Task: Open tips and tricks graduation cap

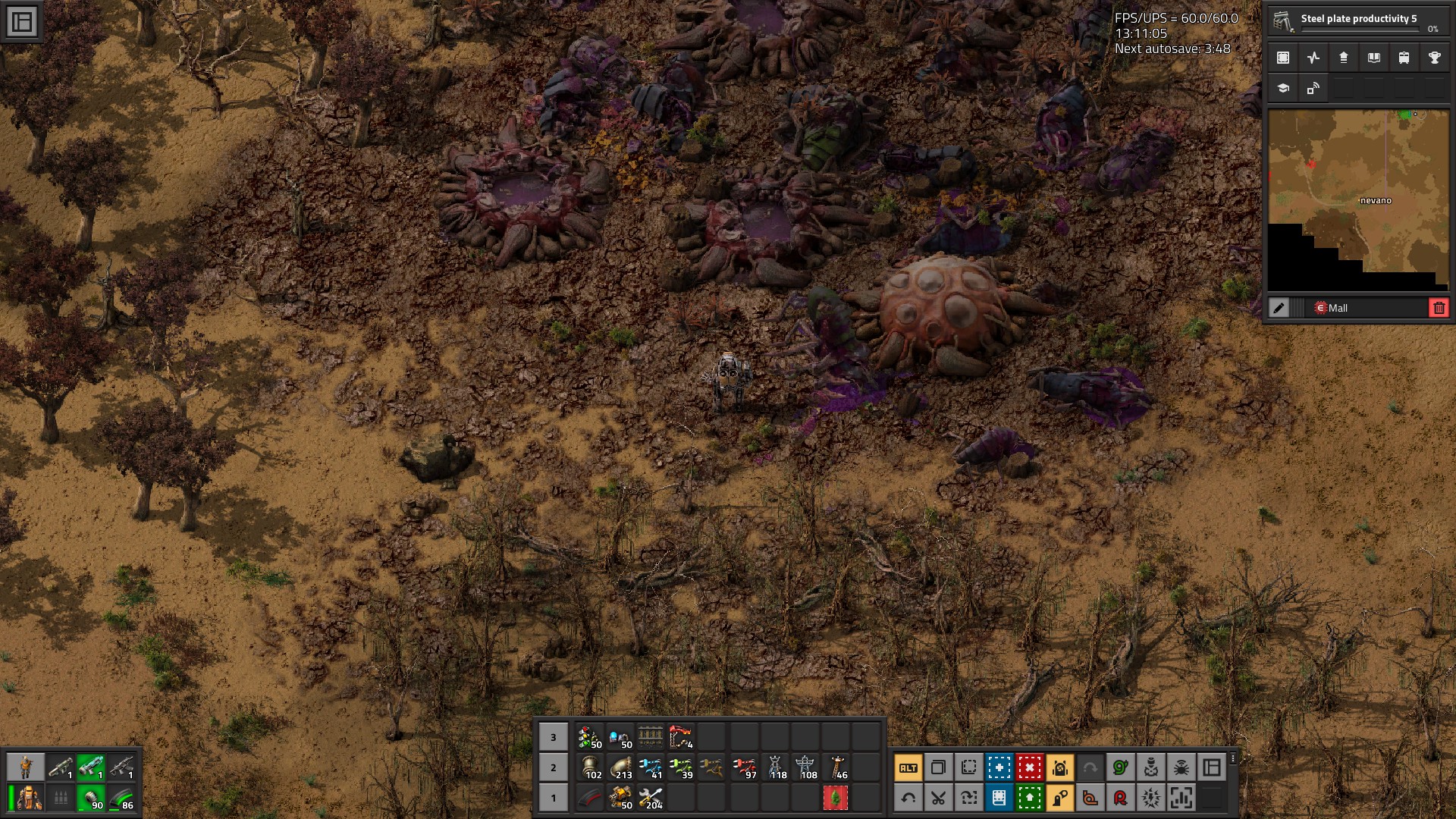Action: [1283, 88]
